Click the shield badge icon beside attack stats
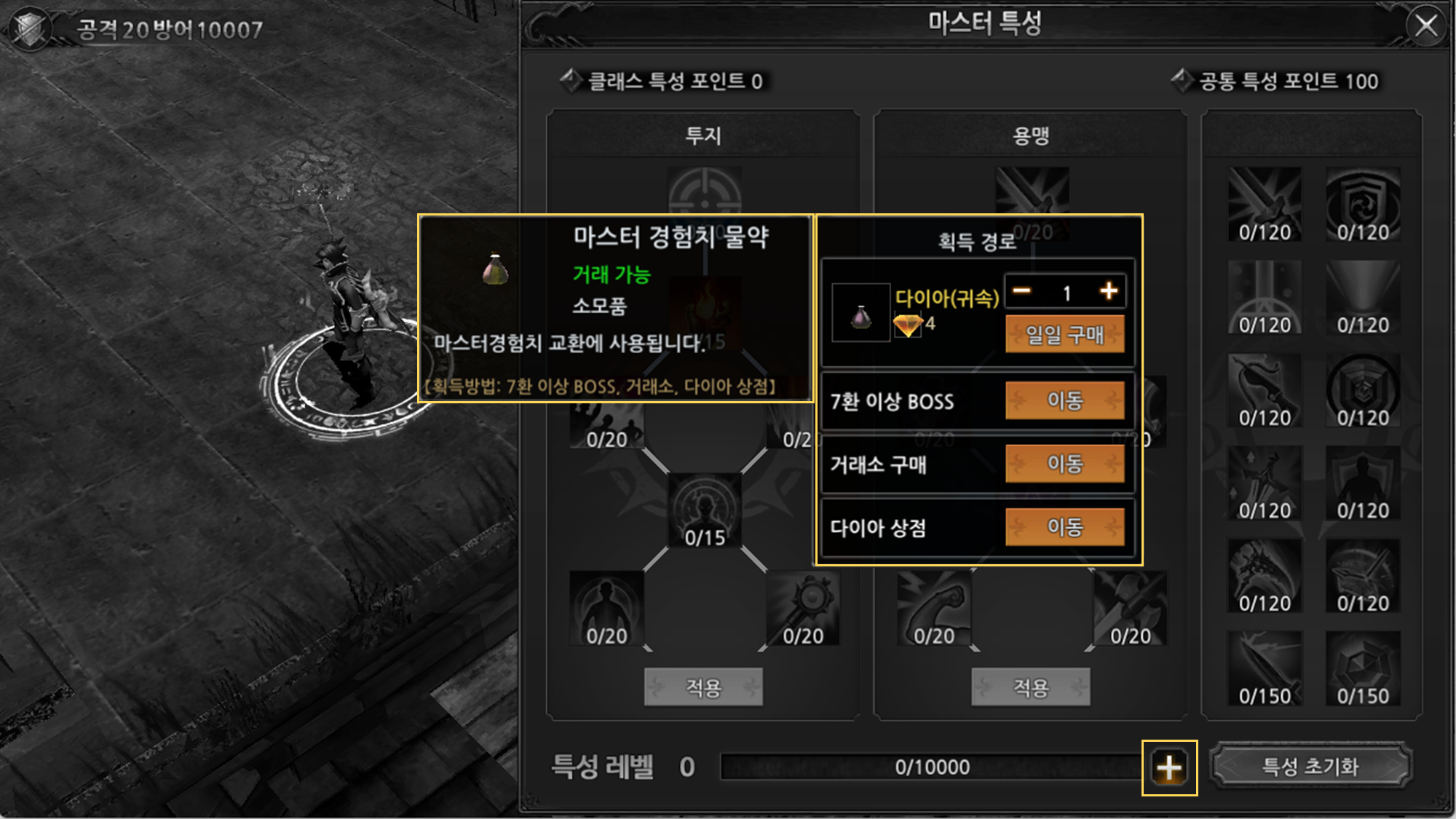 click(31, 29)
